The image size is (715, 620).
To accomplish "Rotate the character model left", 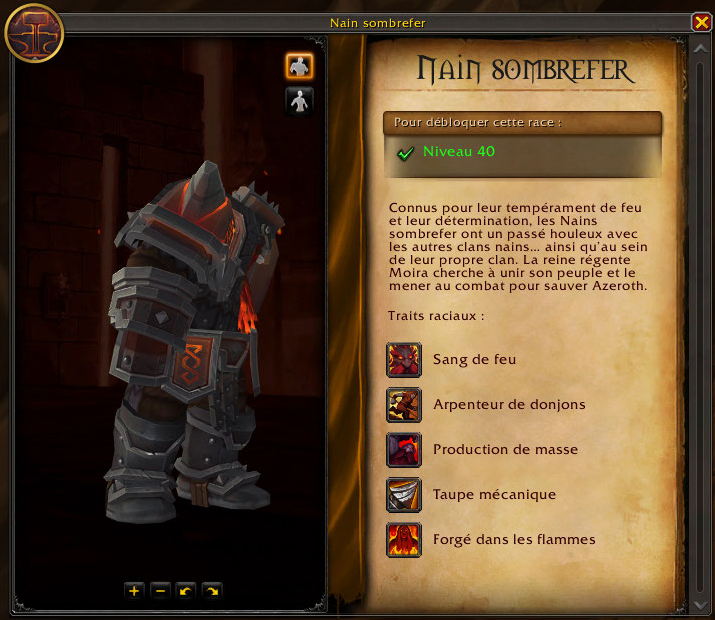I will (186, 591).
